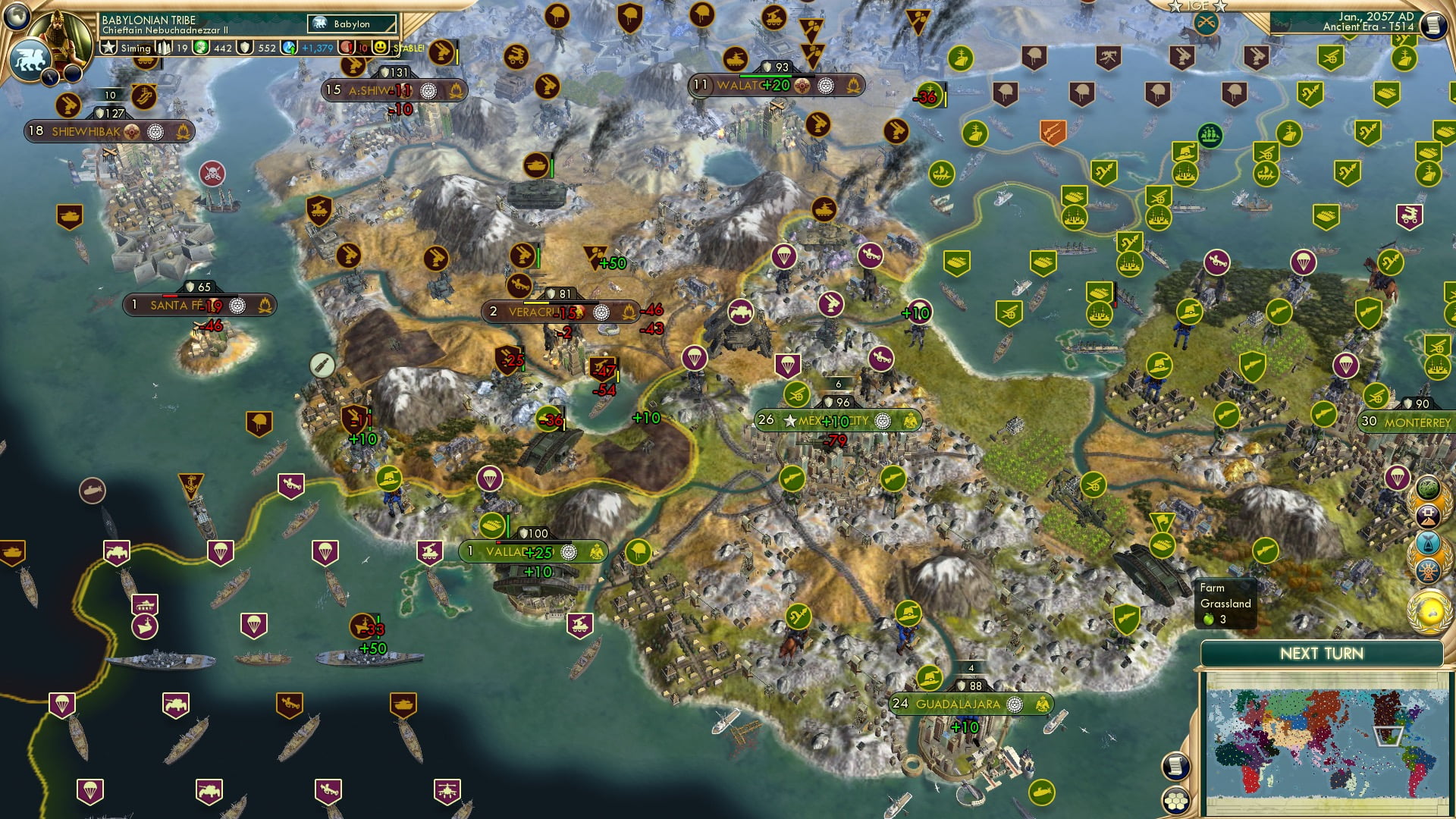
Task: Click the purple Landmark built notification badge
Action: (x=1429, y=515)
